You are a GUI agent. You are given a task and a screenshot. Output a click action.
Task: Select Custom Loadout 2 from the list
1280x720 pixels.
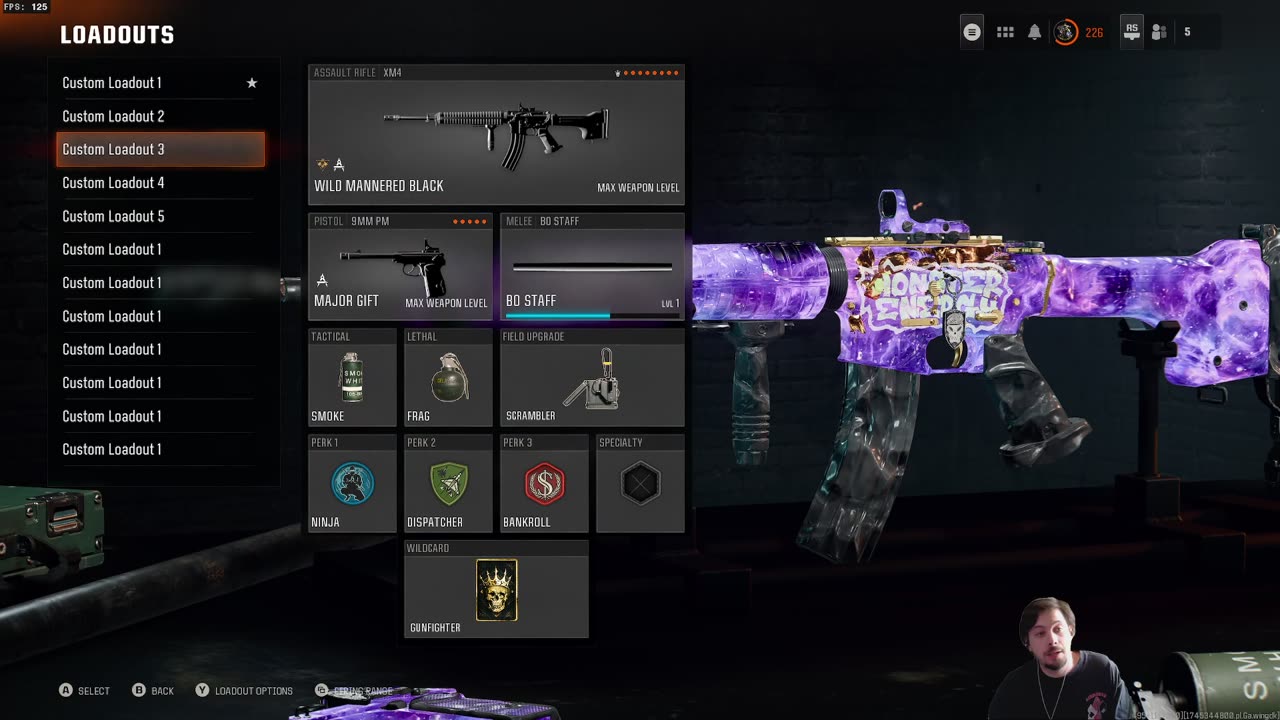(x=160, y=116)
